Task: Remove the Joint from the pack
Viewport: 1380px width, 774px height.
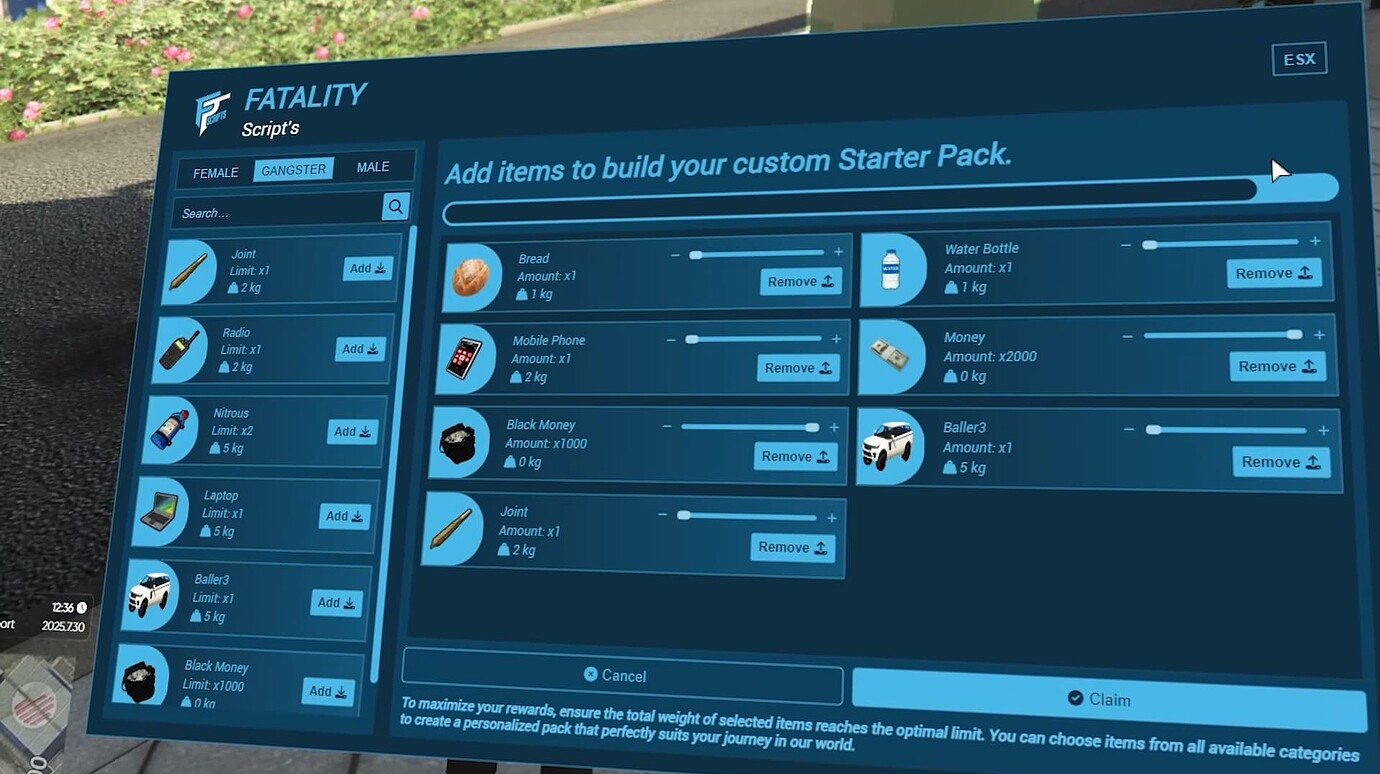Action: pyautogui.click(x=791, y=547)
